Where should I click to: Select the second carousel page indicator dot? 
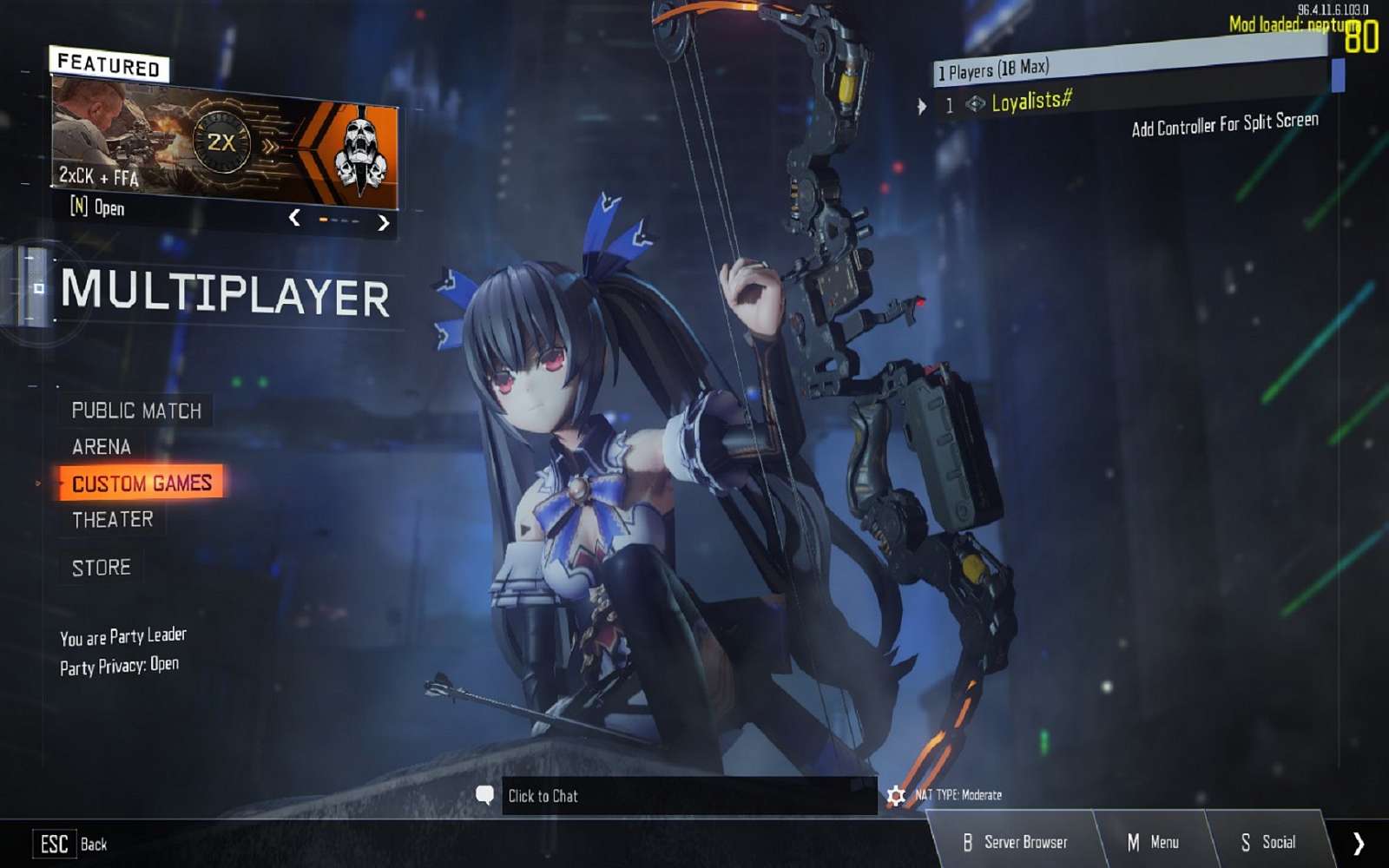pyautogui.click(x=335, y=220)
